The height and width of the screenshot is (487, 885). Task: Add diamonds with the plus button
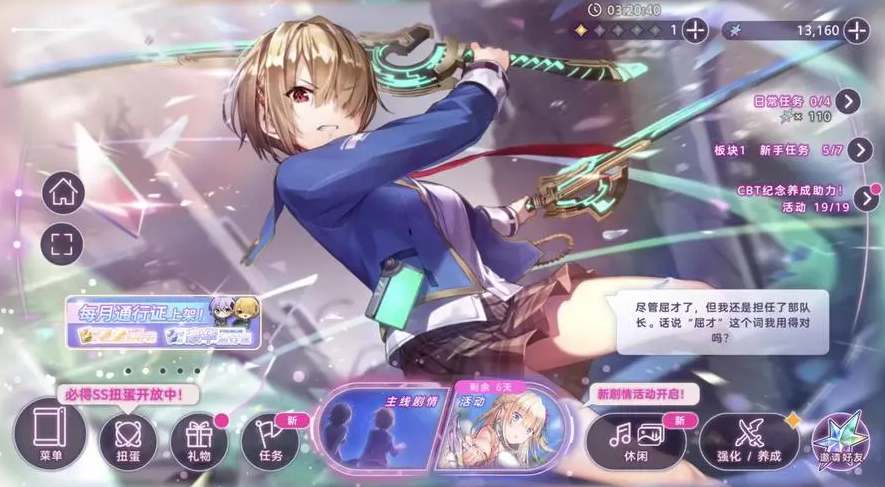point(693,30)
